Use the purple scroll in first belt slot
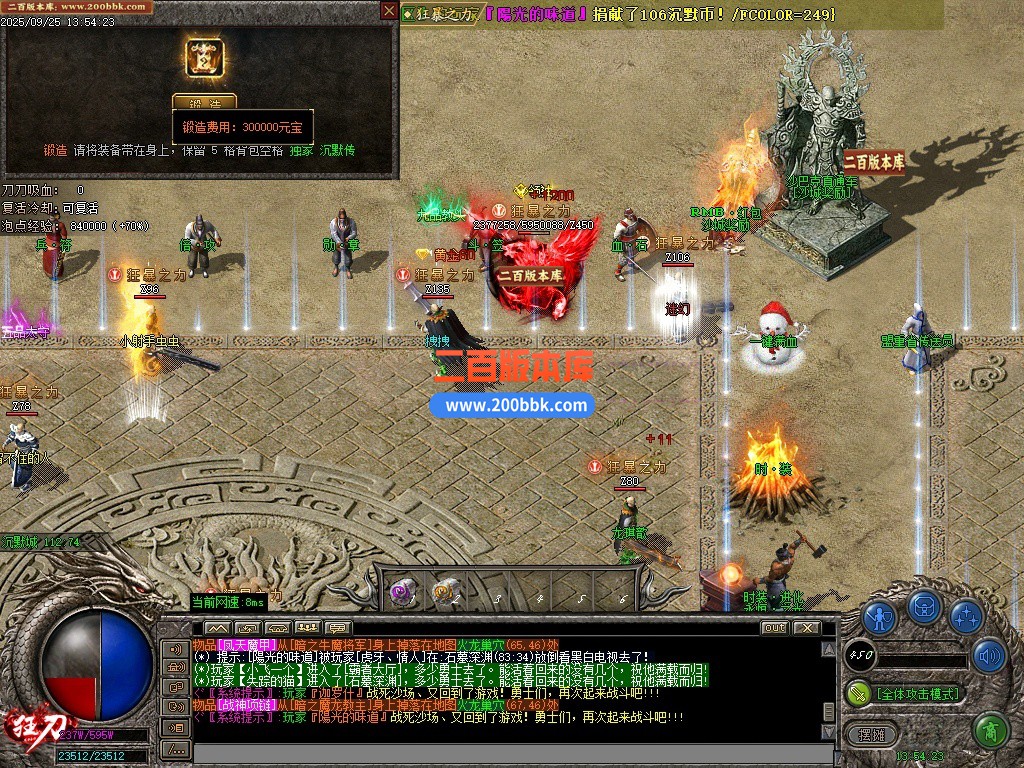1024x768 pixels. (x=403, y=592)
